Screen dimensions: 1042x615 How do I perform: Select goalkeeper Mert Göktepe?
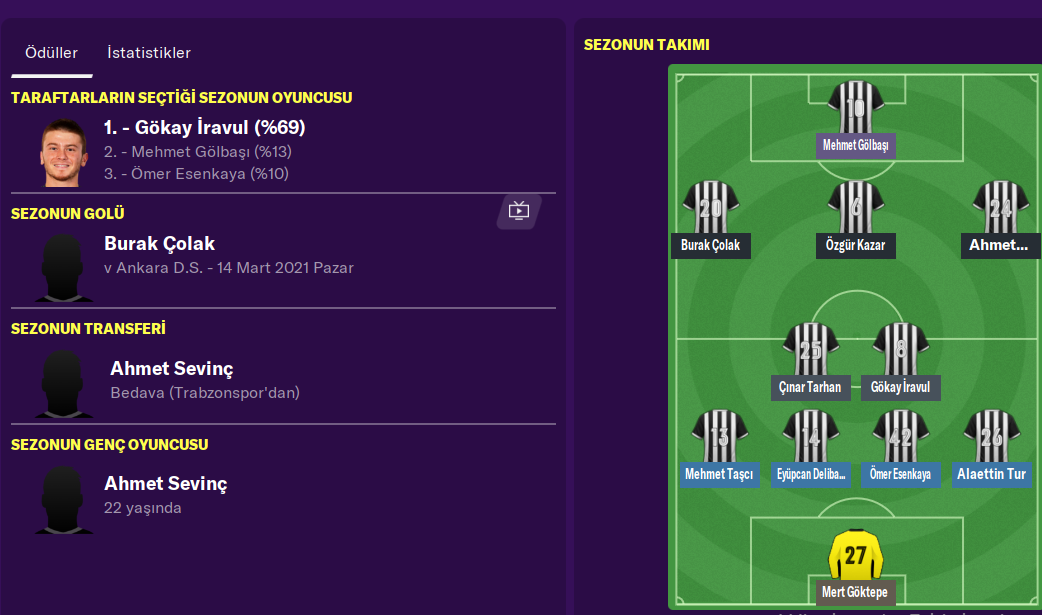(855, 555)
